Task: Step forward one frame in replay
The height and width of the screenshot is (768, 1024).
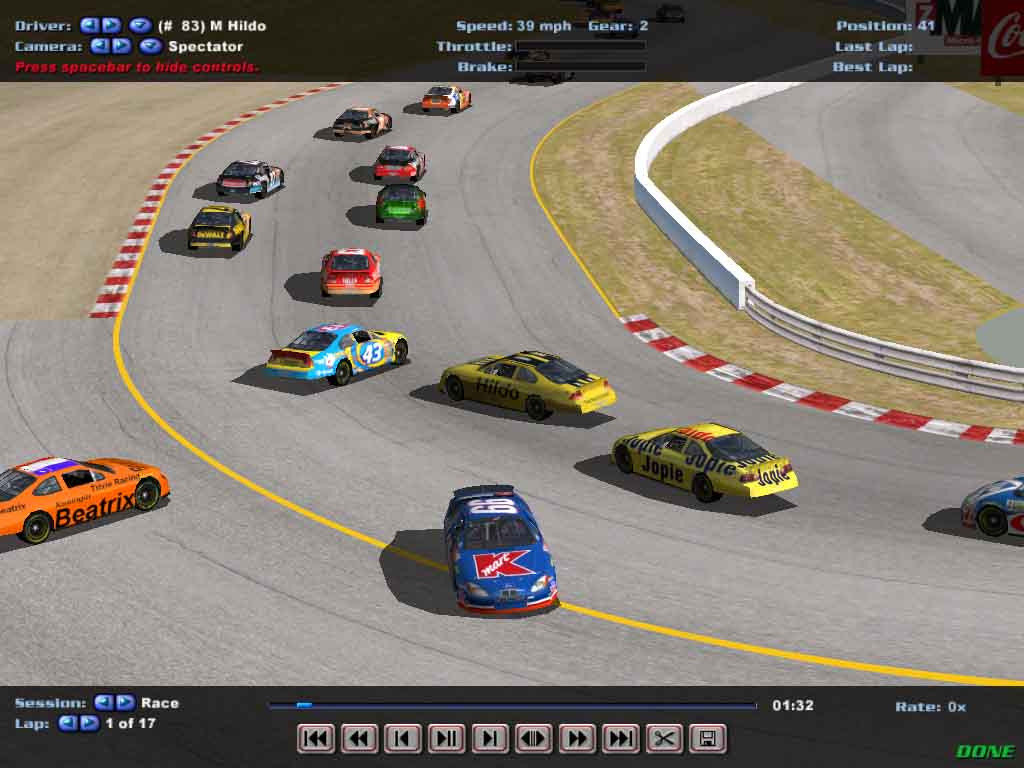Action: (x=490, y=739)
